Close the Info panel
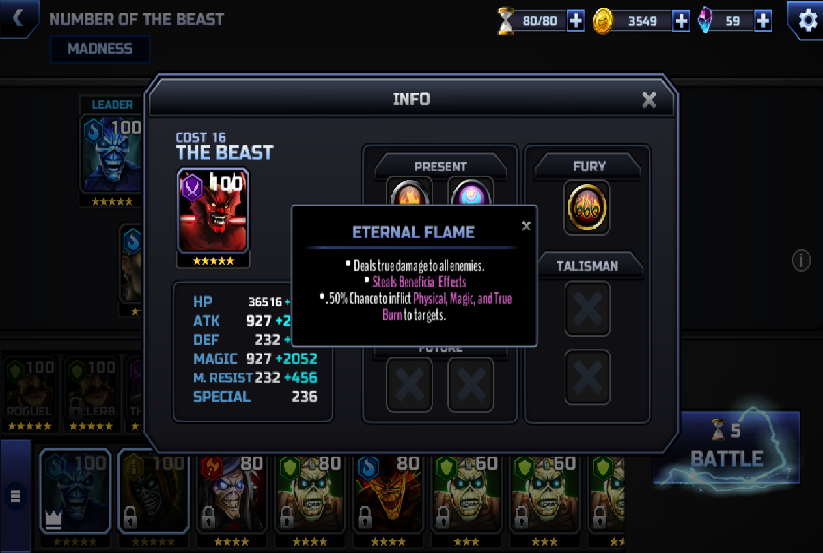The width and height of the screenshot is (823, 553). tap(649, 99)
